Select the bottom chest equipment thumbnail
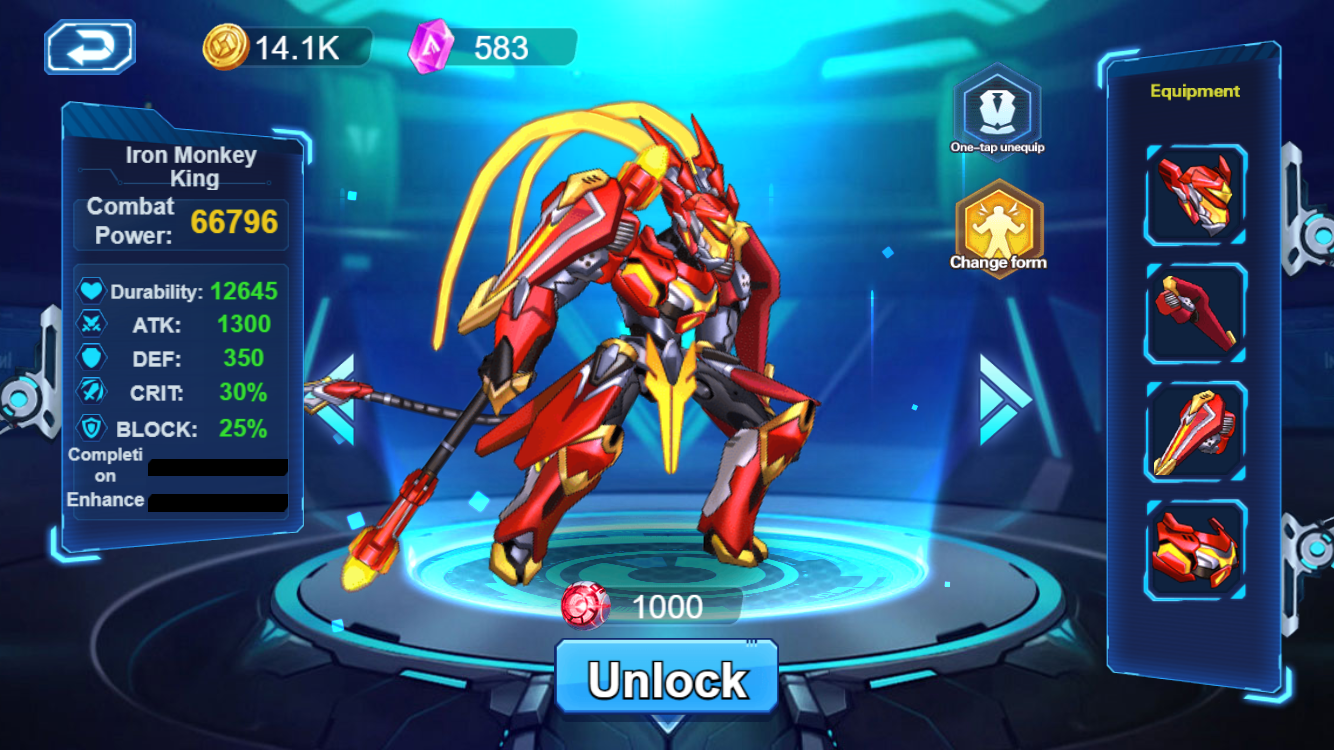1334x750 pixels. click(1194, 540)
